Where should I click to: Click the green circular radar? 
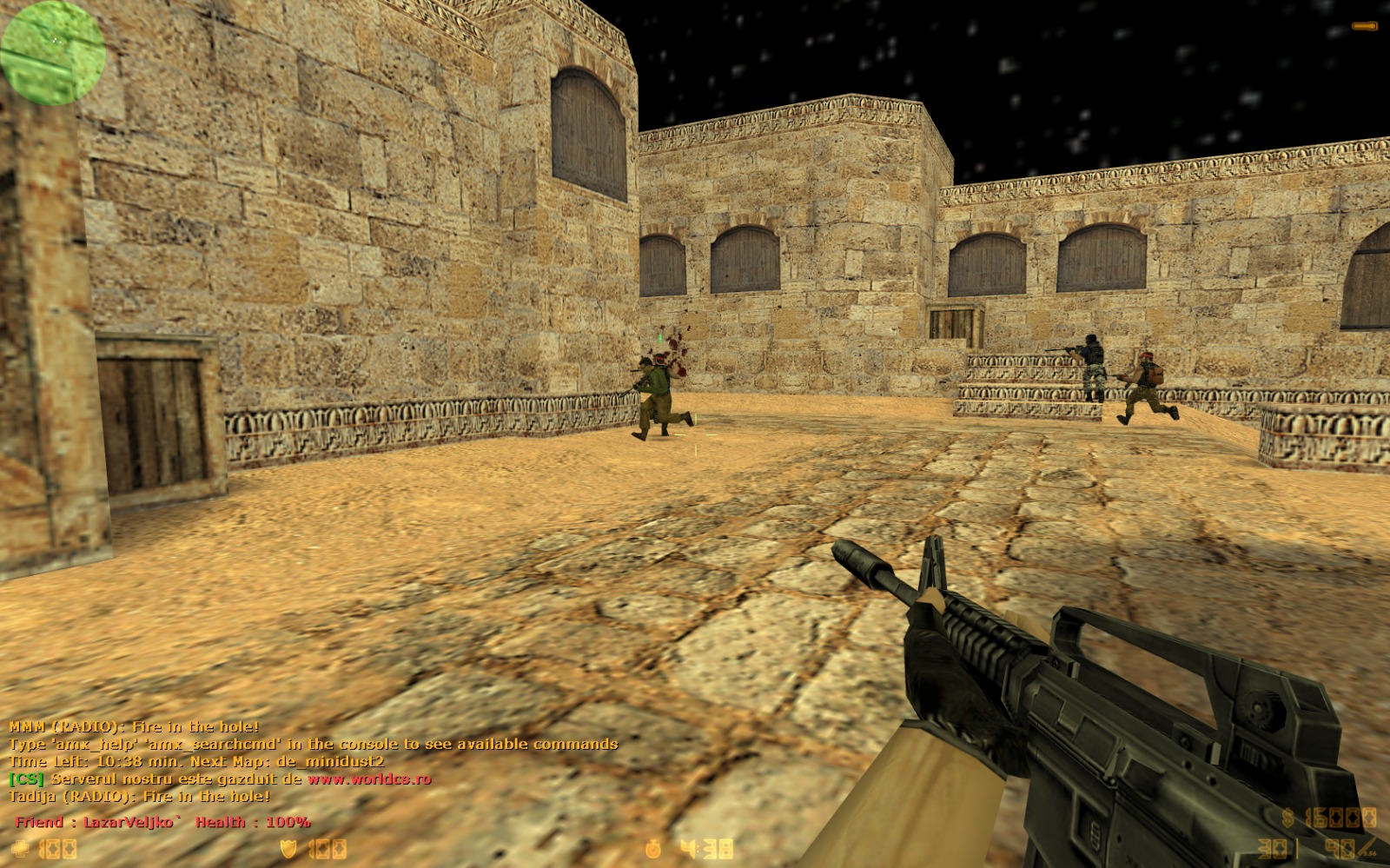click(x=53, y=52)
